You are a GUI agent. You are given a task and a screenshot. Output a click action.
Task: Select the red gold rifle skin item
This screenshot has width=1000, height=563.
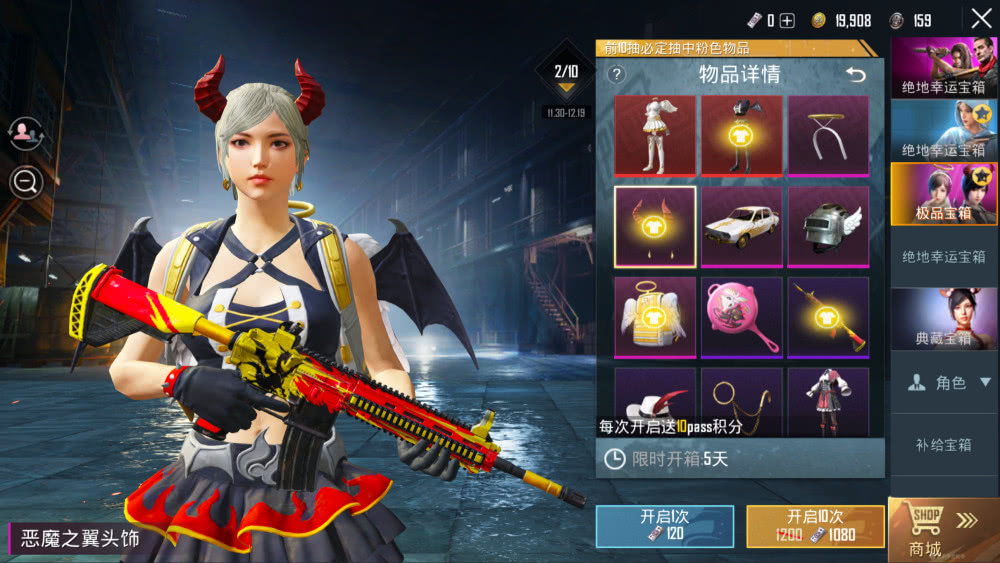[x=829, y=317]
